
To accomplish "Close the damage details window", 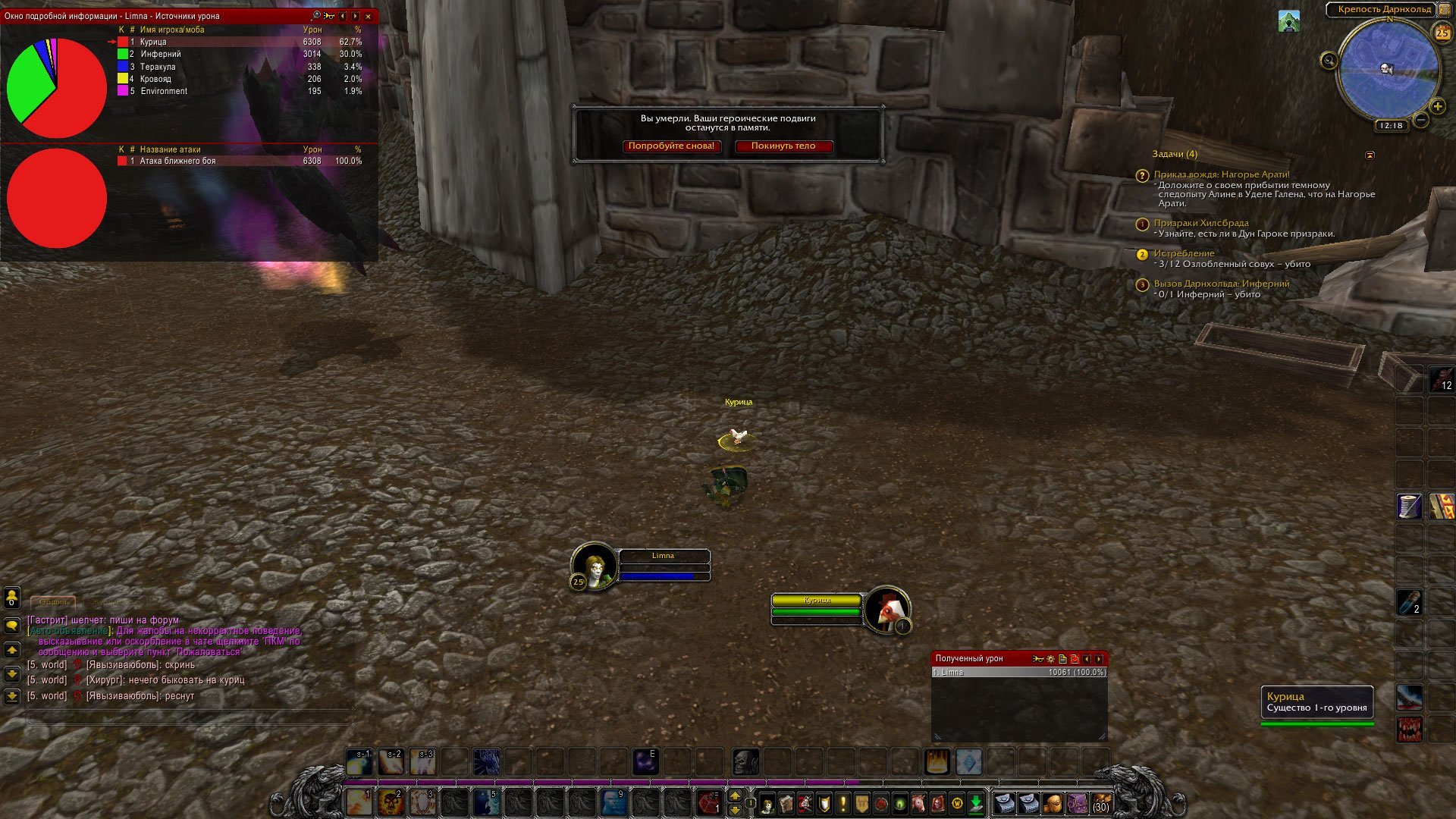I will 369,16.
